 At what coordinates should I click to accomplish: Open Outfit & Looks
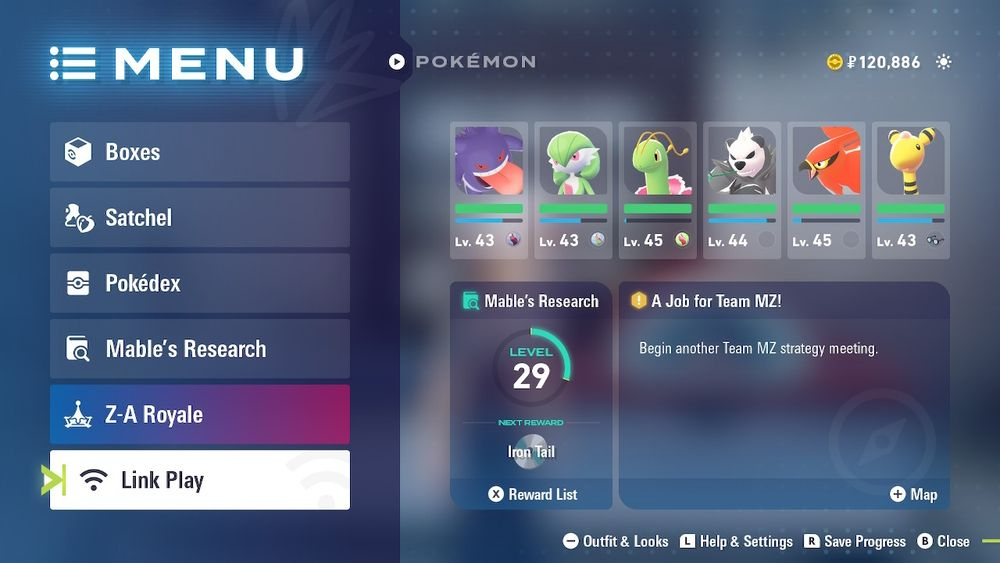[x=616, y=541]
